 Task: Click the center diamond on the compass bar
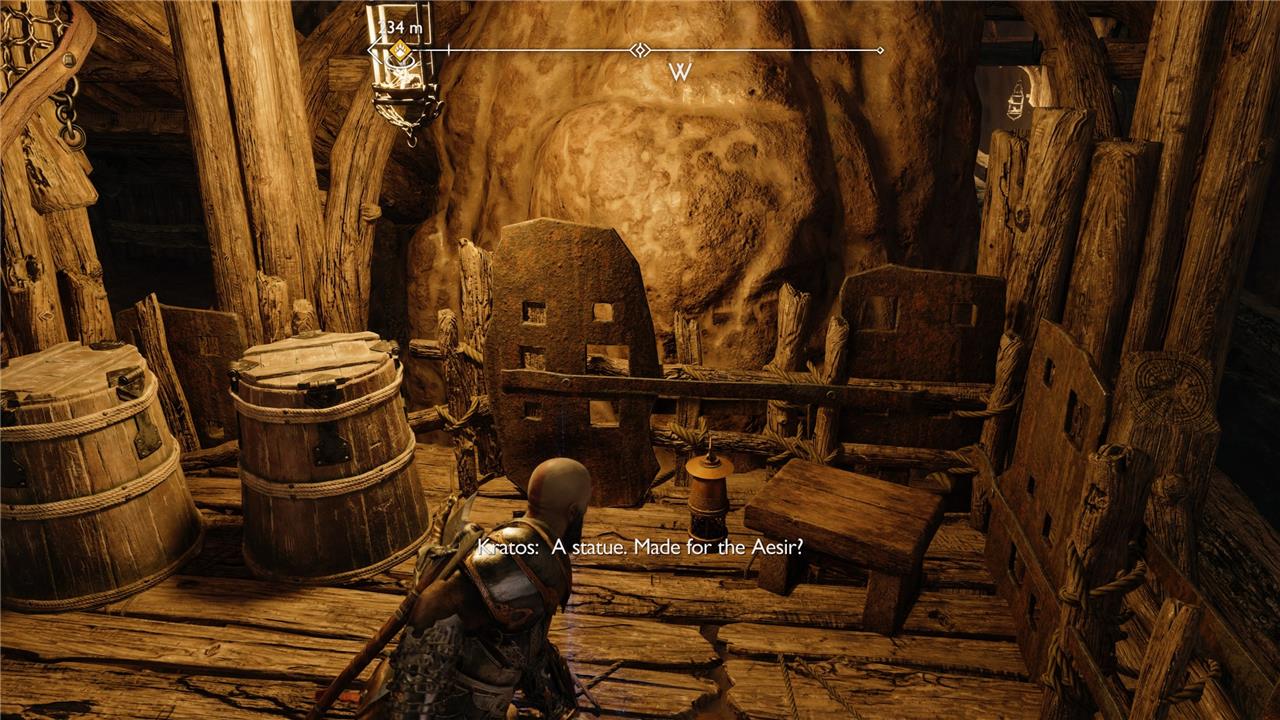pyautogui.click(x=640, y=50)
